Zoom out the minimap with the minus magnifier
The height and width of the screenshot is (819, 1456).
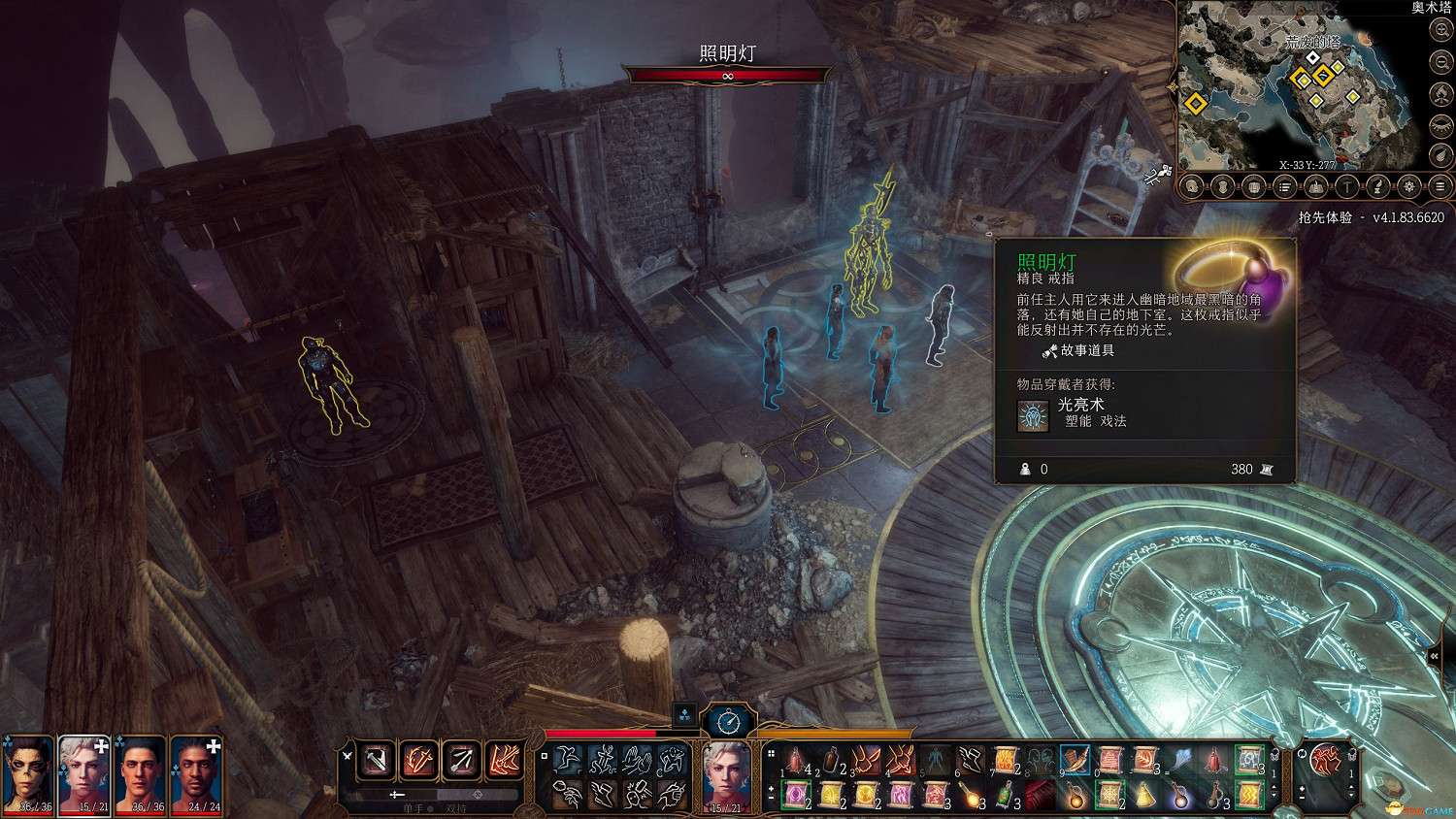(1440, 62)
